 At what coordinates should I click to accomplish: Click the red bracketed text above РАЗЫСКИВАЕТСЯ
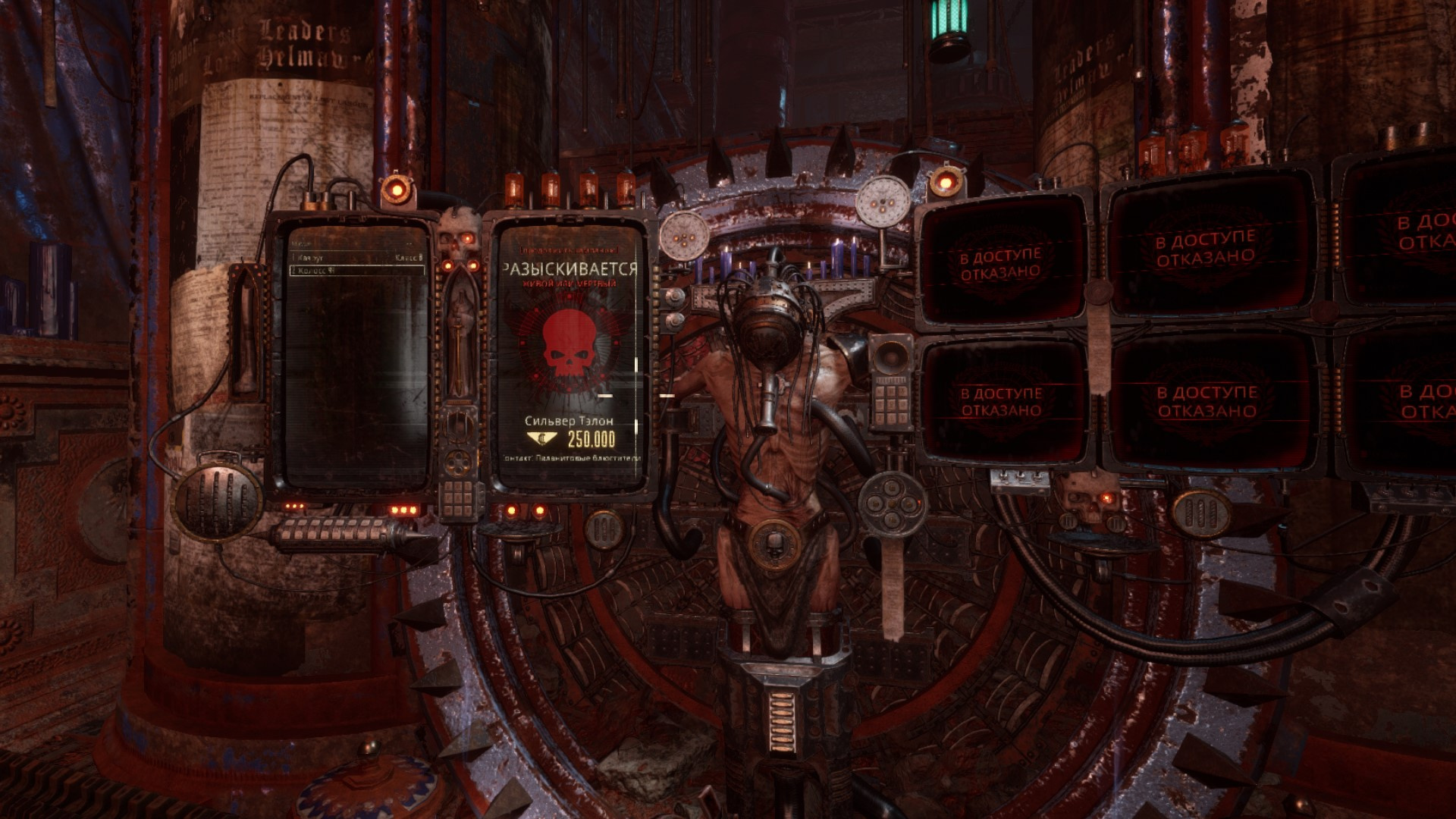tap(569, 249)
